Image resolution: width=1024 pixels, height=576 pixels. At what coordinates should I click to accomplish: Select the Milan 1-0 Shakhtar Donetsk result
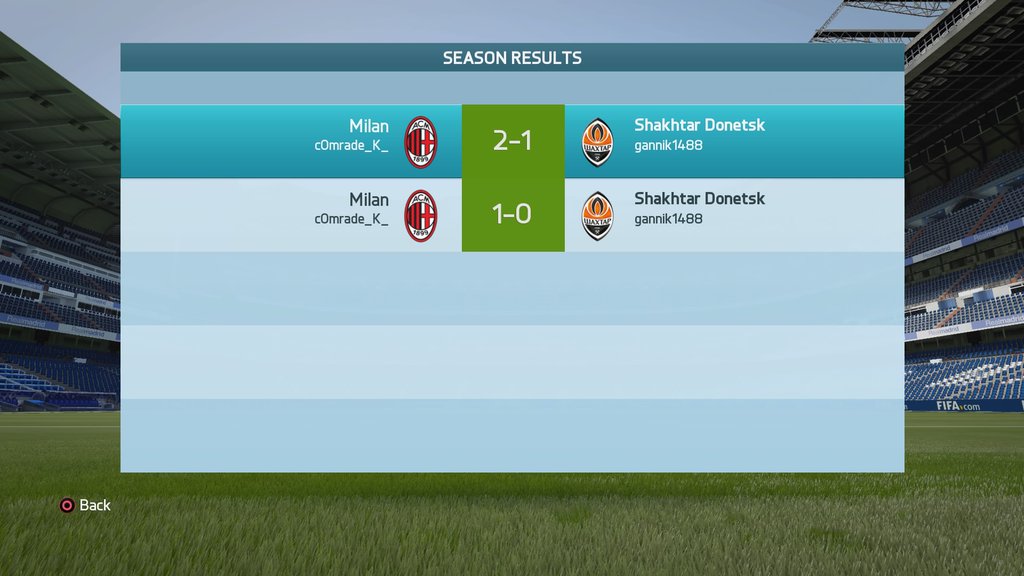512,215
